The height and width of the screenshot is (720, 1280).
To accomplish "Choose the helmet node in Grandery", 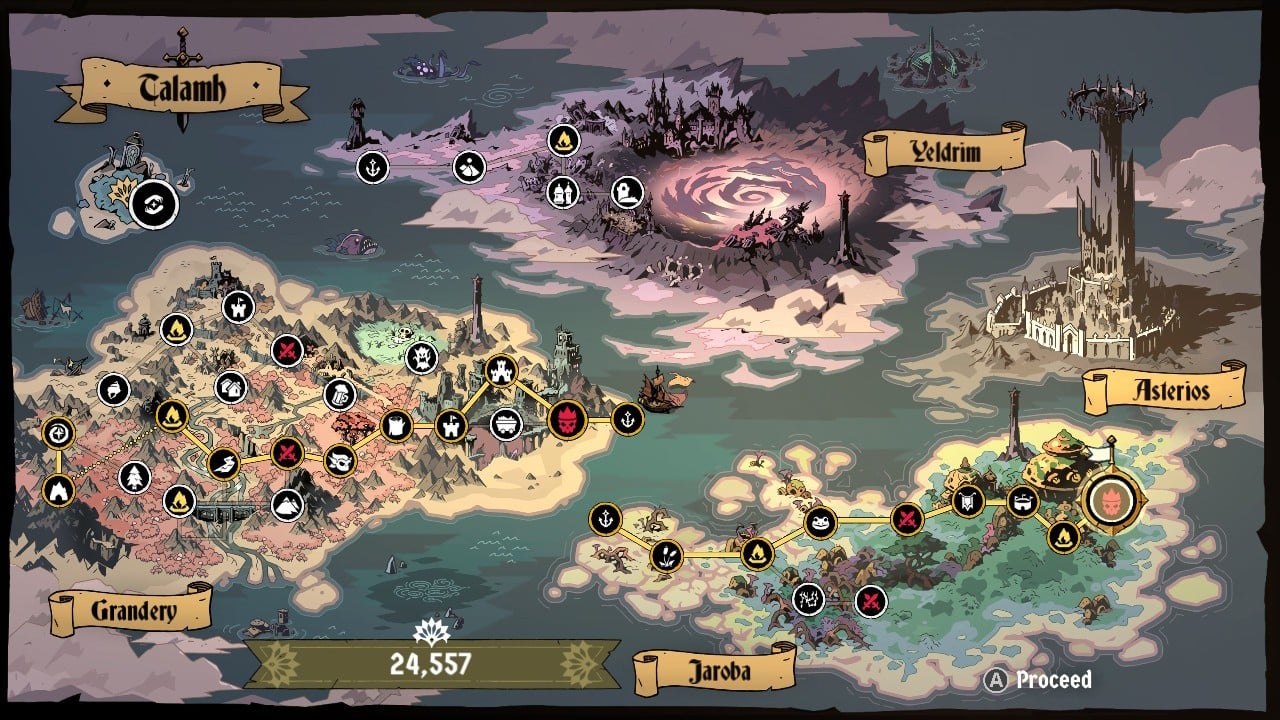I will tap(114, 390).
